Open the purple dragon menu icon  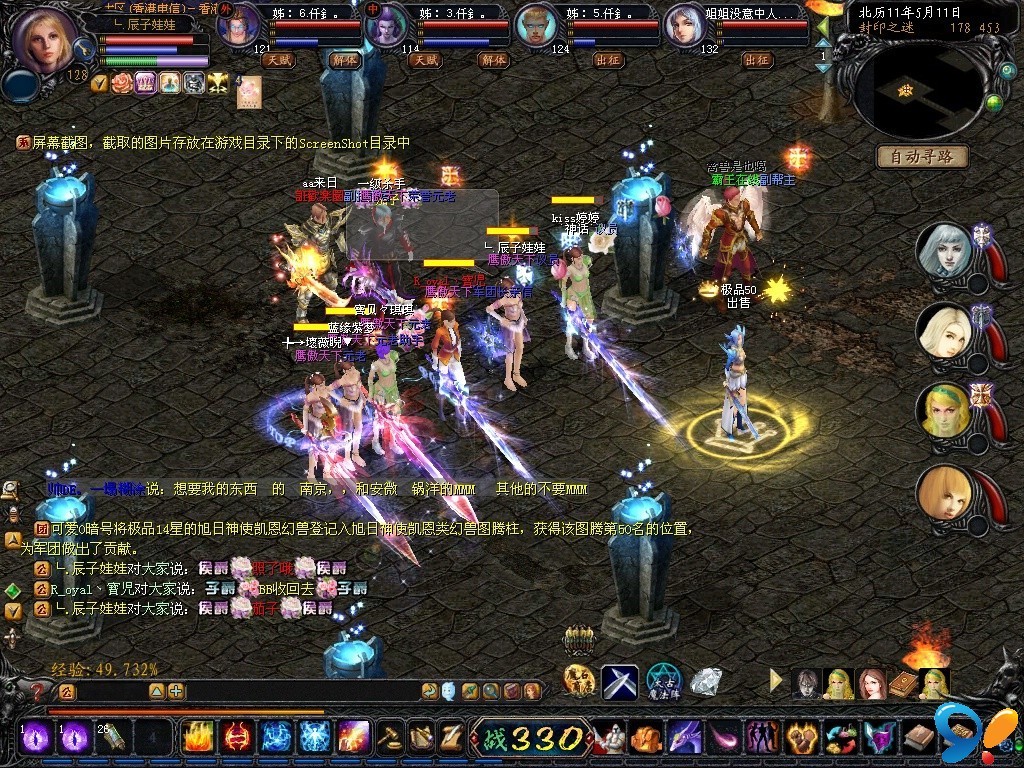pyautogui.click(x=685, y=739)
